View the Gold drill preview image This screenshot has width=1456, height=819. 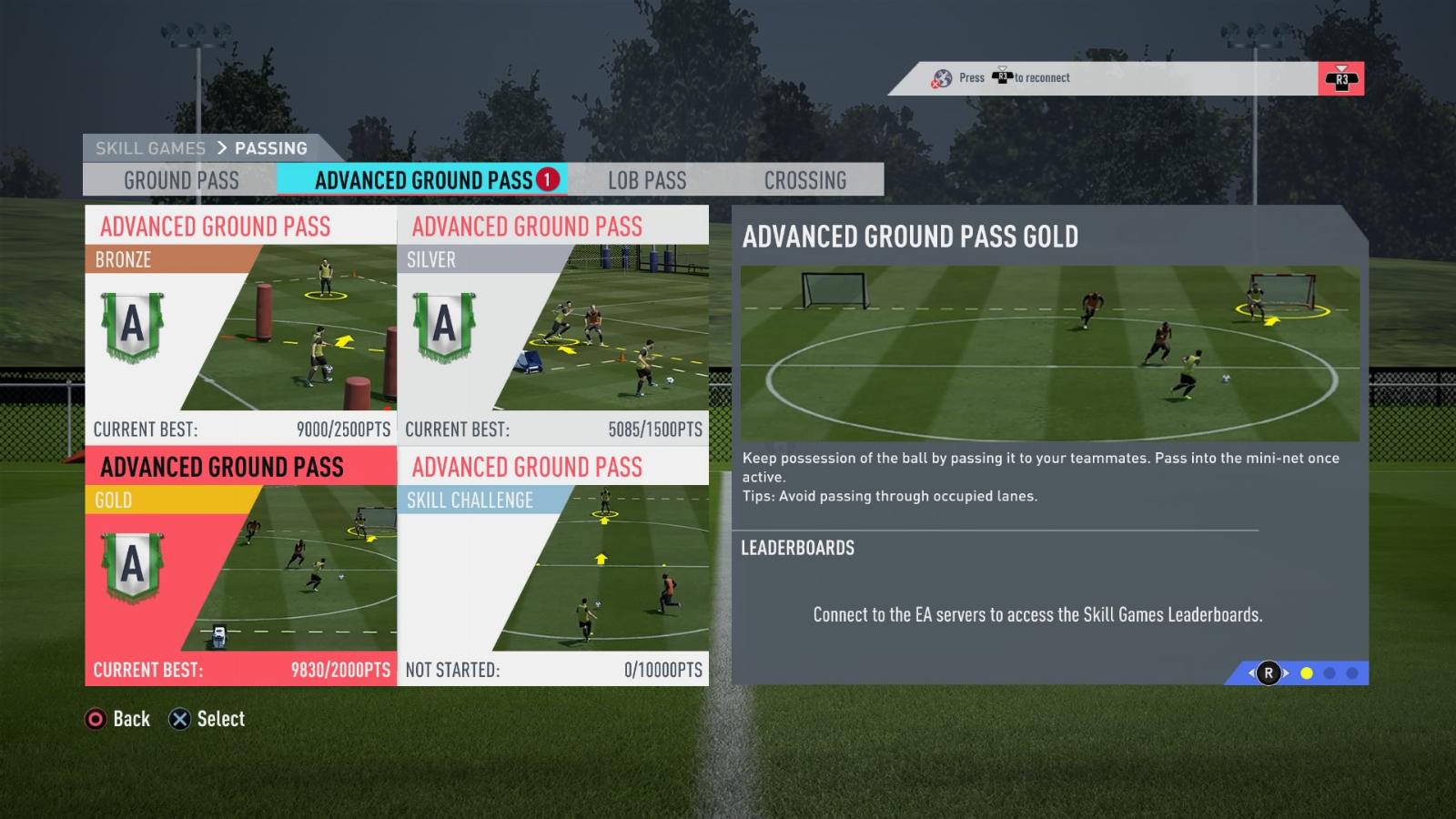point(1049,353)
